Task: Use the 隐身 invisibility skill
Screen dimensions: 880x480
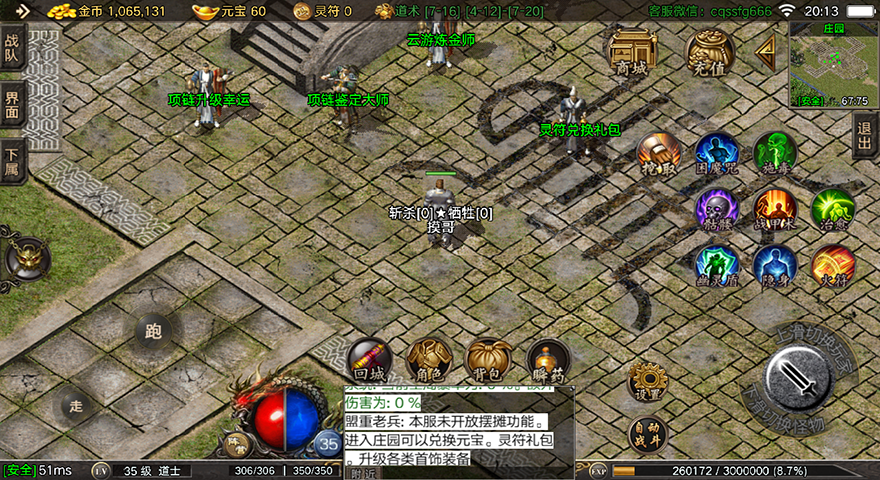Action: point(775,265)
